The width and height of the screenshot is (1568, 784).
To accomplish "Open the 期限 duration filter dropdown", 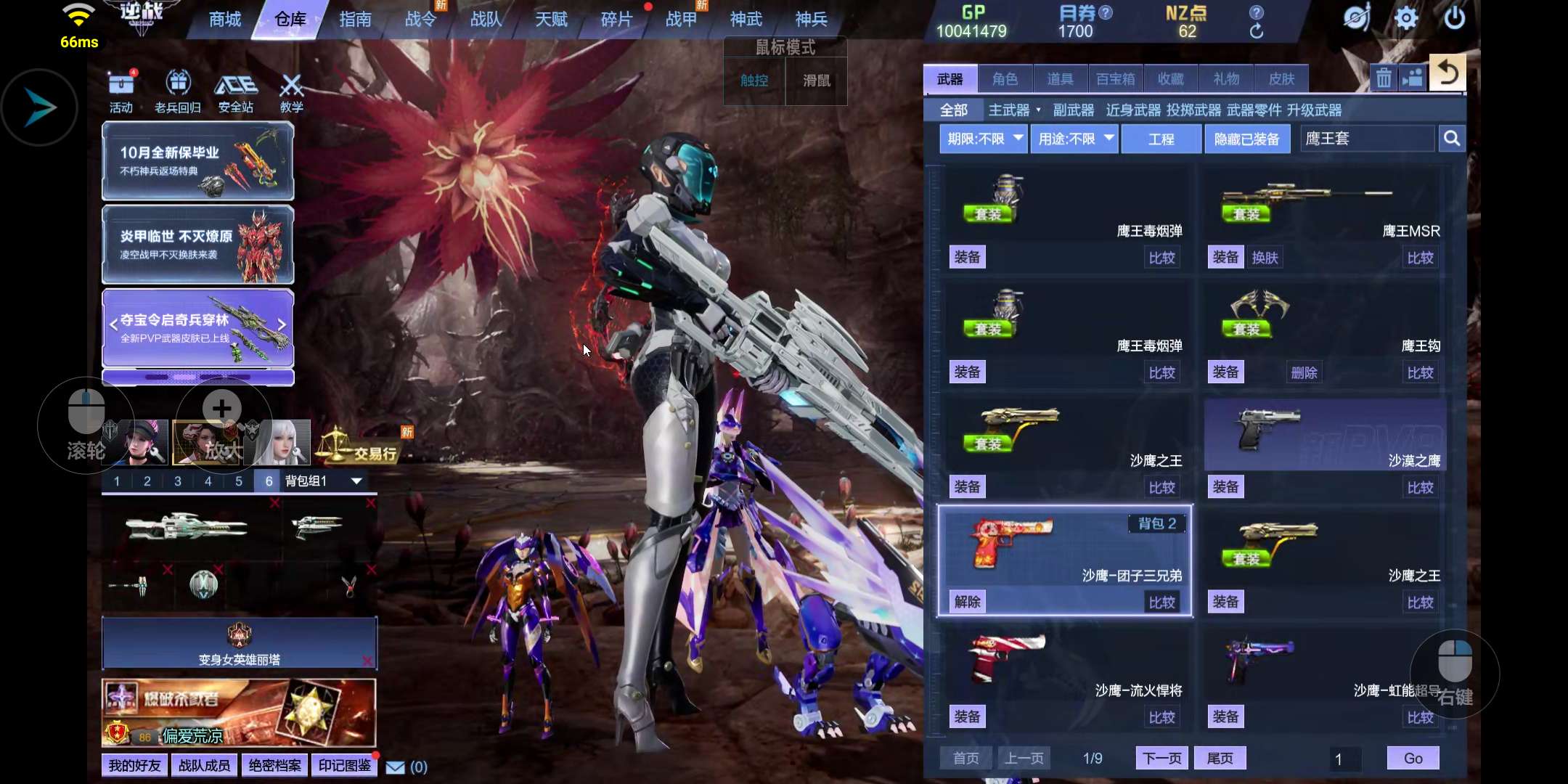I will tap(983, 139).
